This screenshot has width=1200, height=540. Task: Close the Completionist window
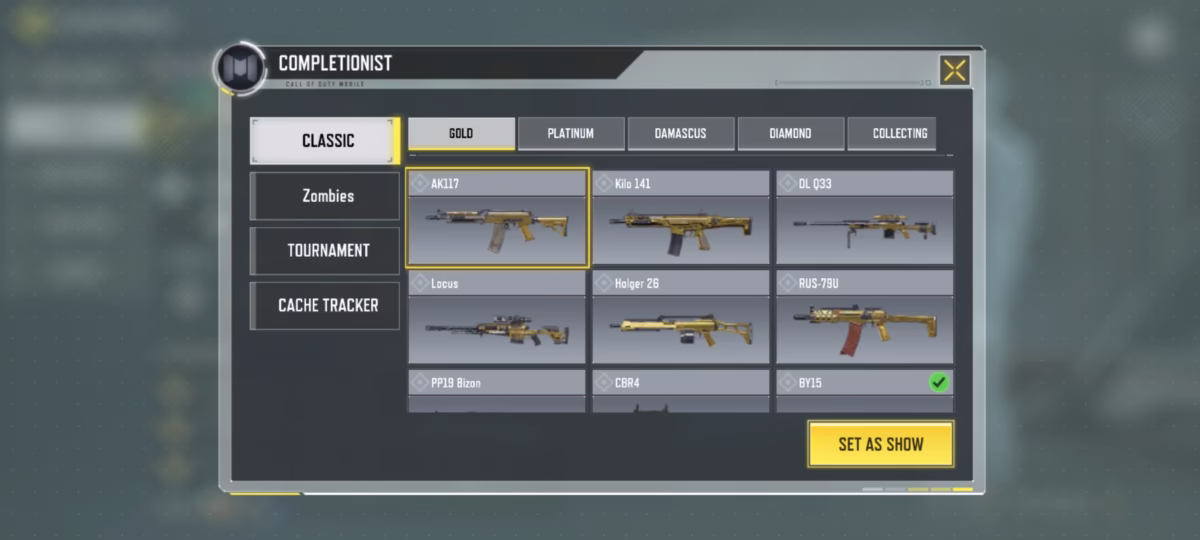(x=955, y=70)
